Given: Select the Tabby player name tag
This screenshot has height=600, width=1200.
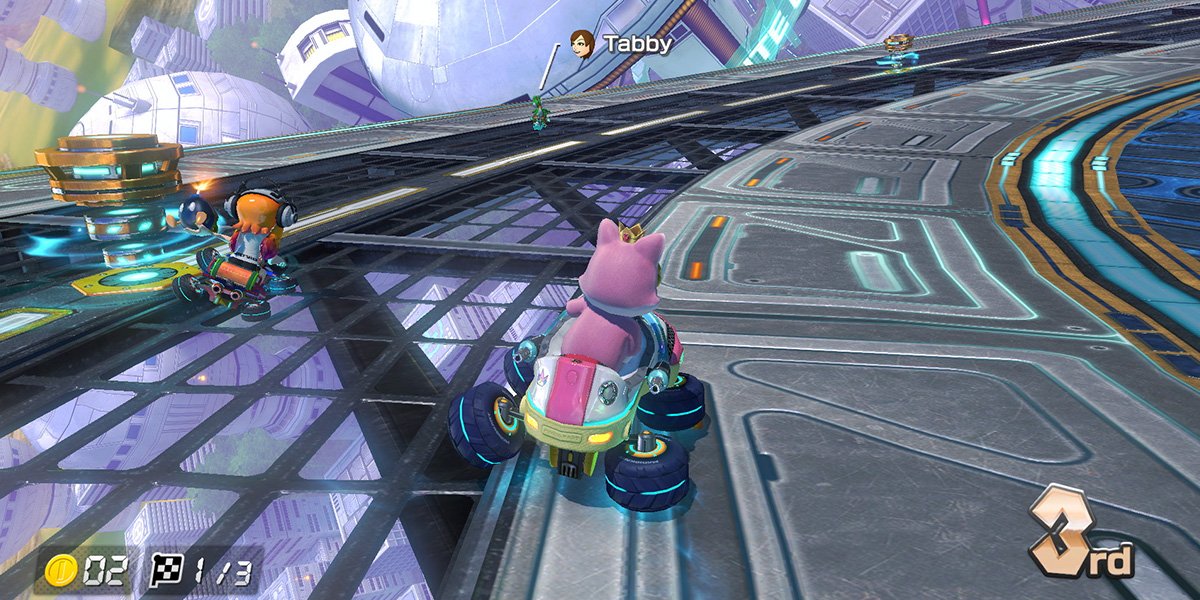Looking at the screenshot, I should pos(620,43).
